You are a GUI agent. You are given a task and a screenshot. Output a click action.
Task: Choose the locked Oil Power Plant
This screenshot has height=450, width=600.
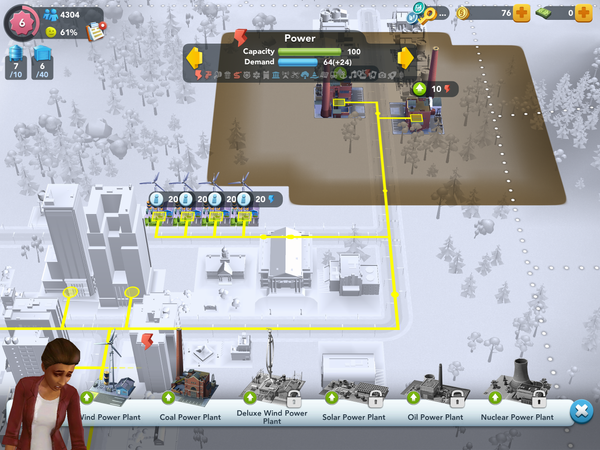pos(432,390)
